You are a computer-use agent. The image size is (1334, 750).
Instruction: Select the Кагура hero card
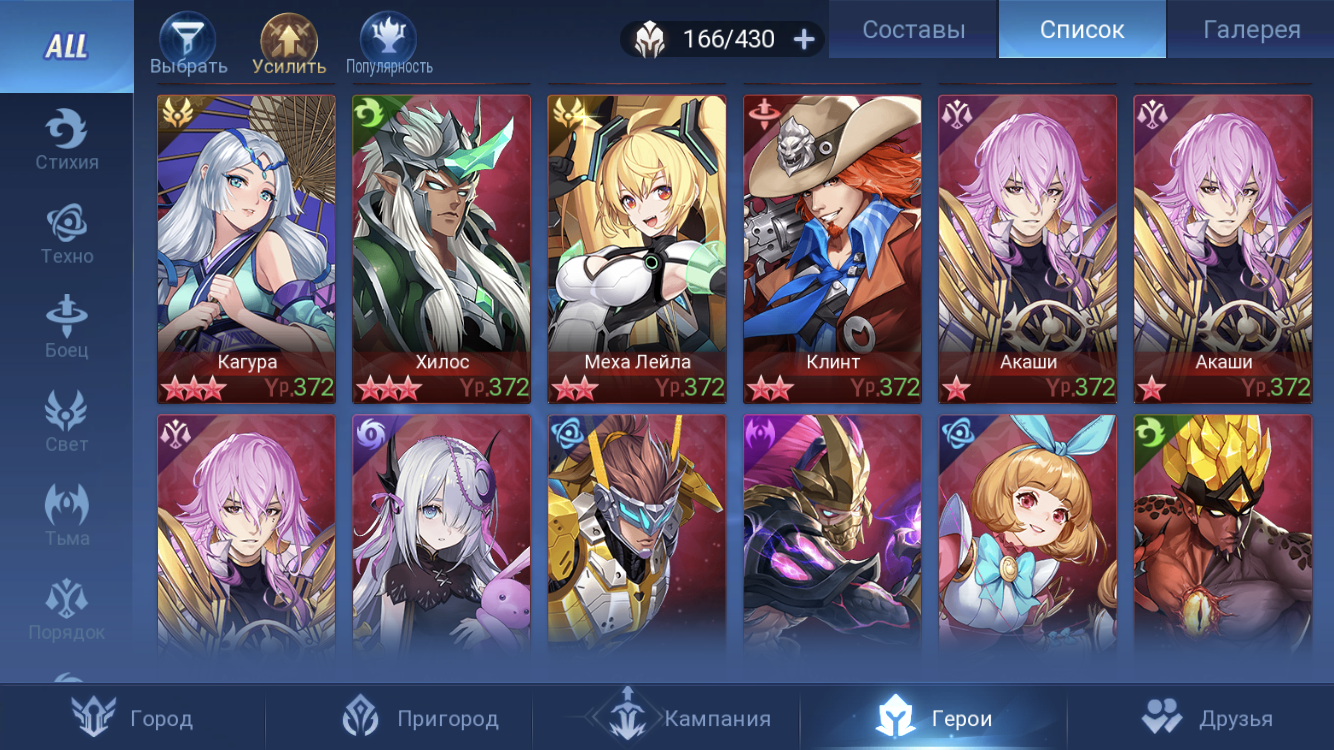tap(246, 249)
